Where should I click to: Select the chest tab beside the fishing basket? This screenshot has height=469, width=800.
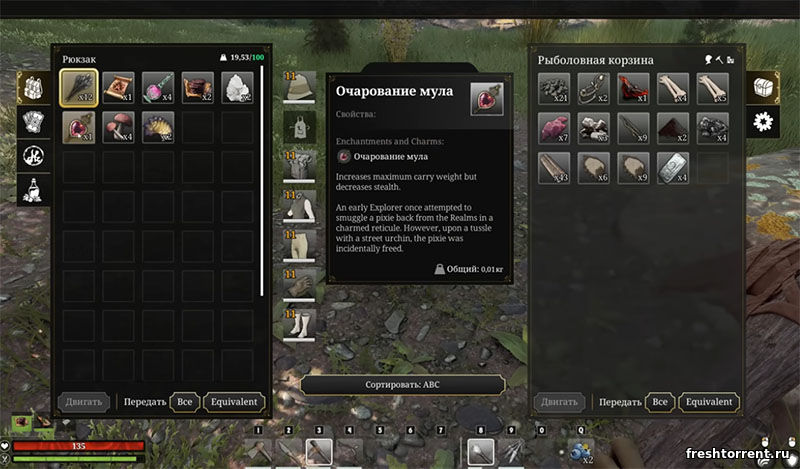[x=767, y=87]
